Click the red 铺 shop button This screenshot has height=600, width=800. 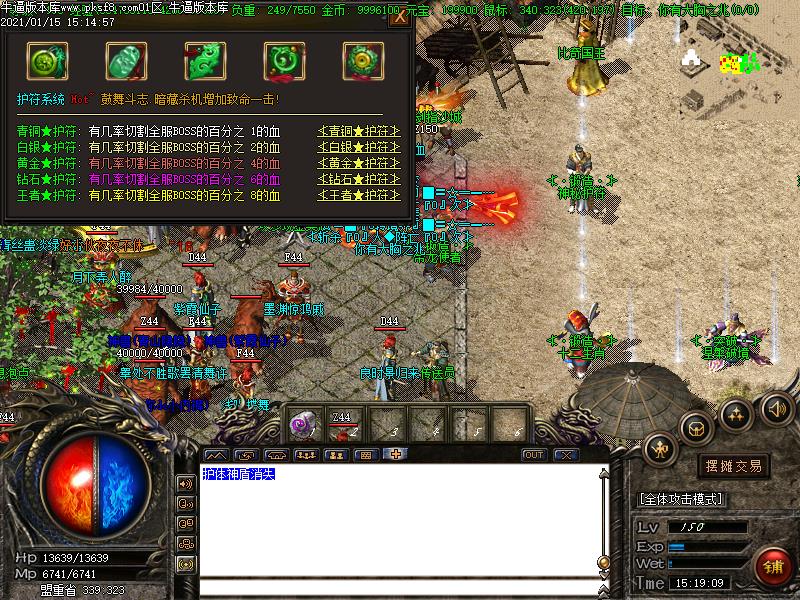tap(770, 566)
